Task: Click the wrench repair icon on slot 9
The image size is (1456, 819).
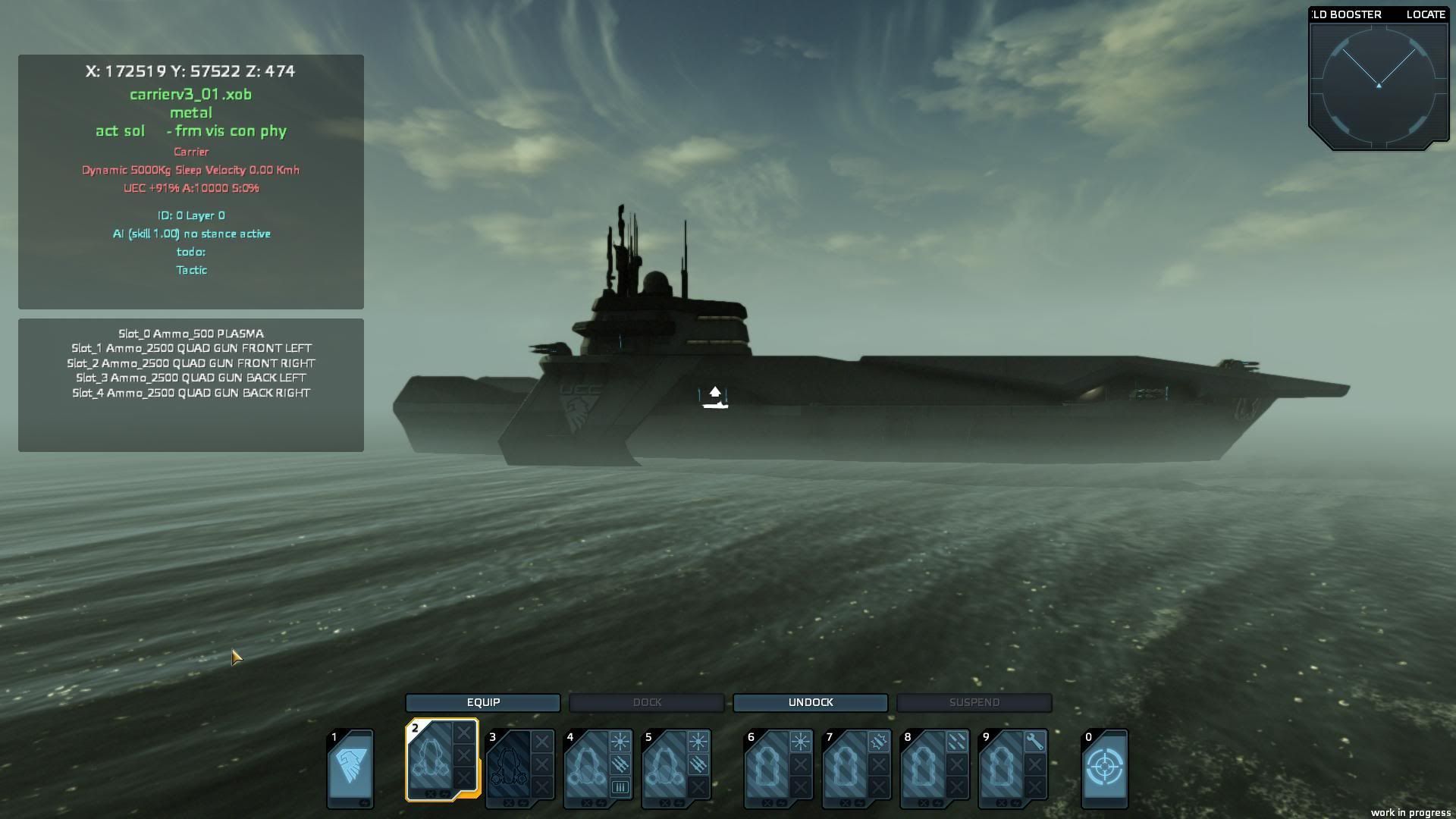Action: [x=1034, y=742]
